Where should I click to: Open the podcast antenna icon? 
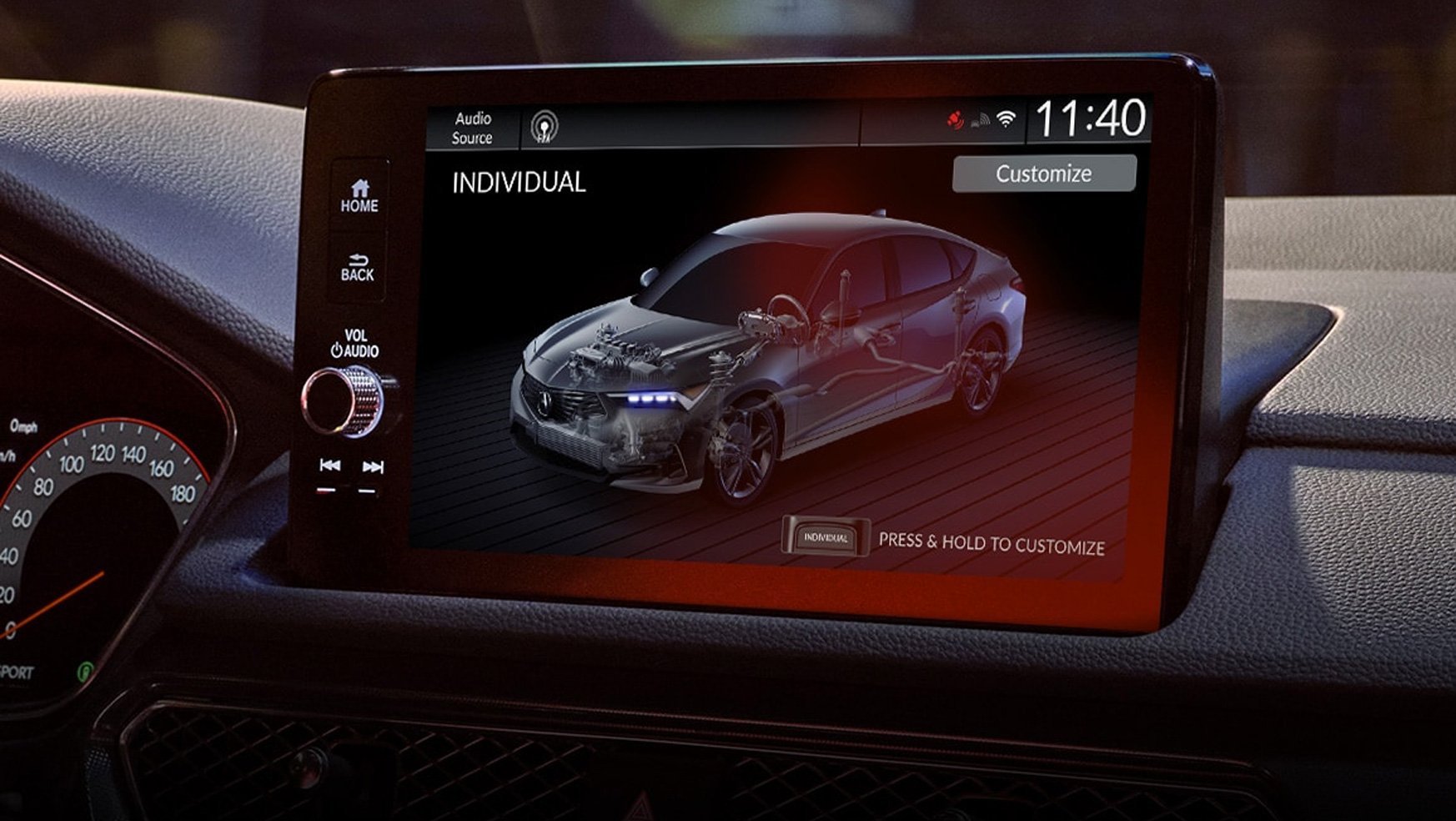pyautogui.click(x=545, y=128)
